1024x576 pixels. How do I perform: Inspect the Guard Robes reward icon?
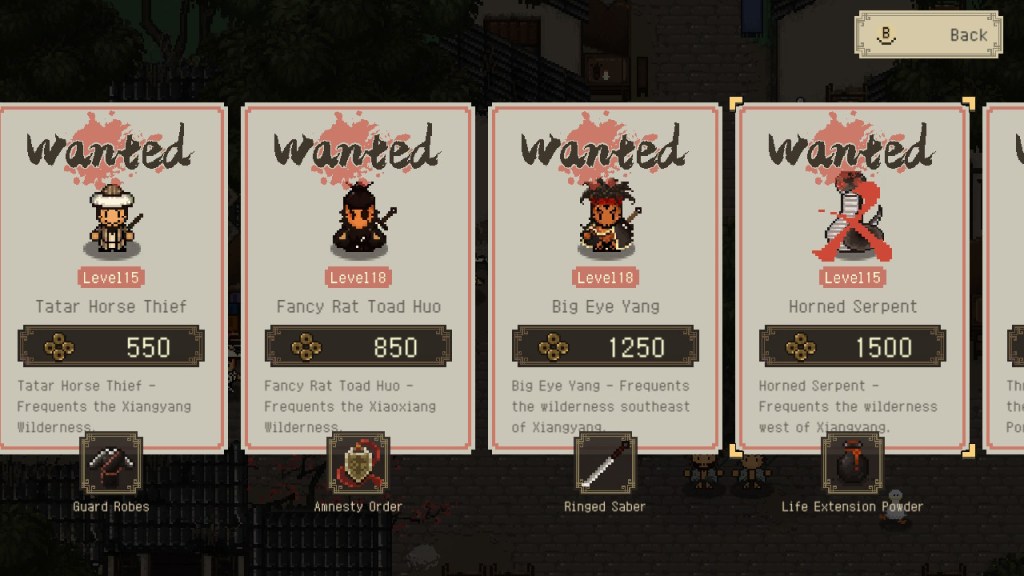pos(111,464)
